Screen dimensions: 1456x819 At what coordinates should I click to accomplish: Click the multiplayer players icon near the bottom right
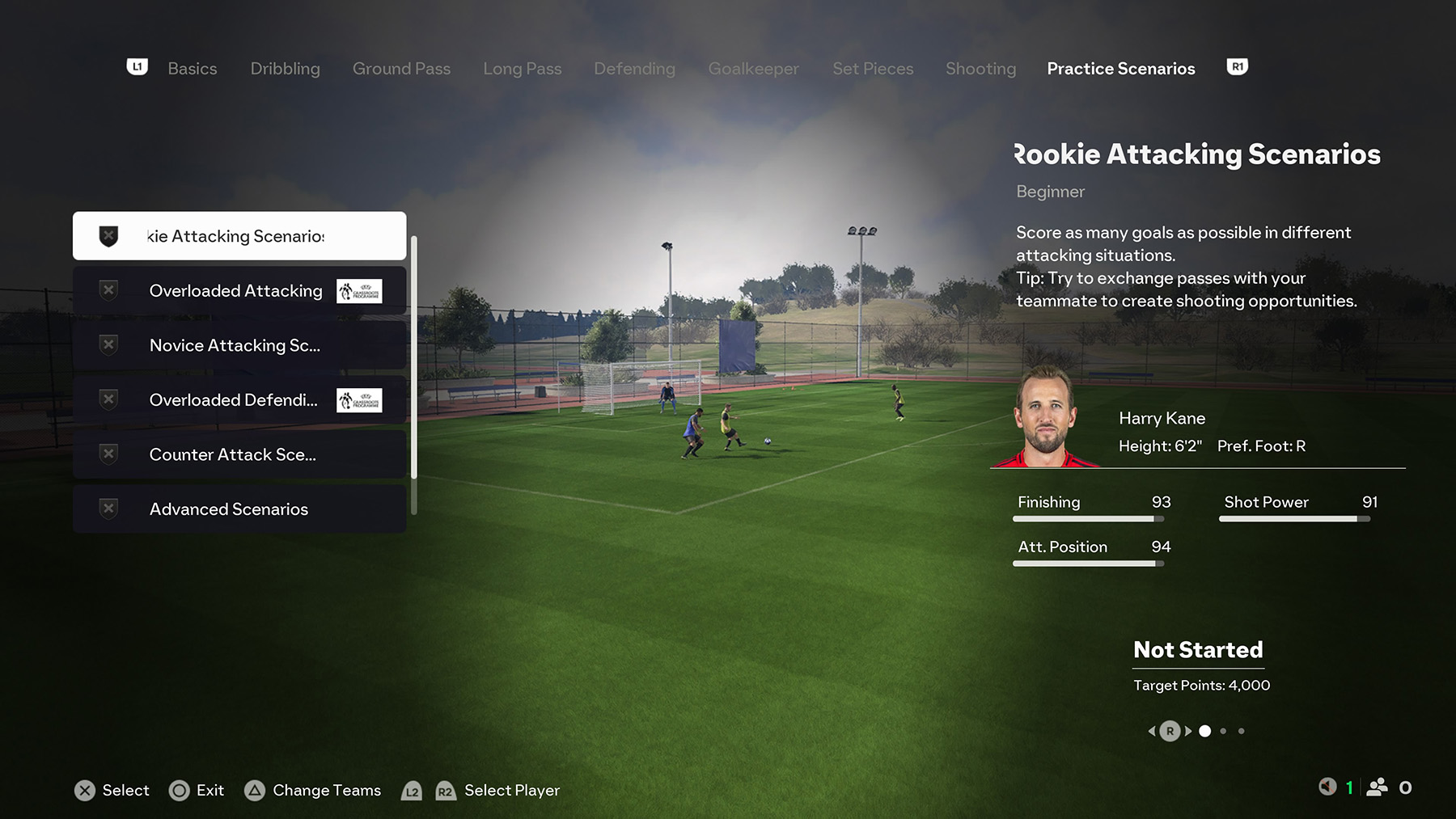click(x=1378, y=788)
